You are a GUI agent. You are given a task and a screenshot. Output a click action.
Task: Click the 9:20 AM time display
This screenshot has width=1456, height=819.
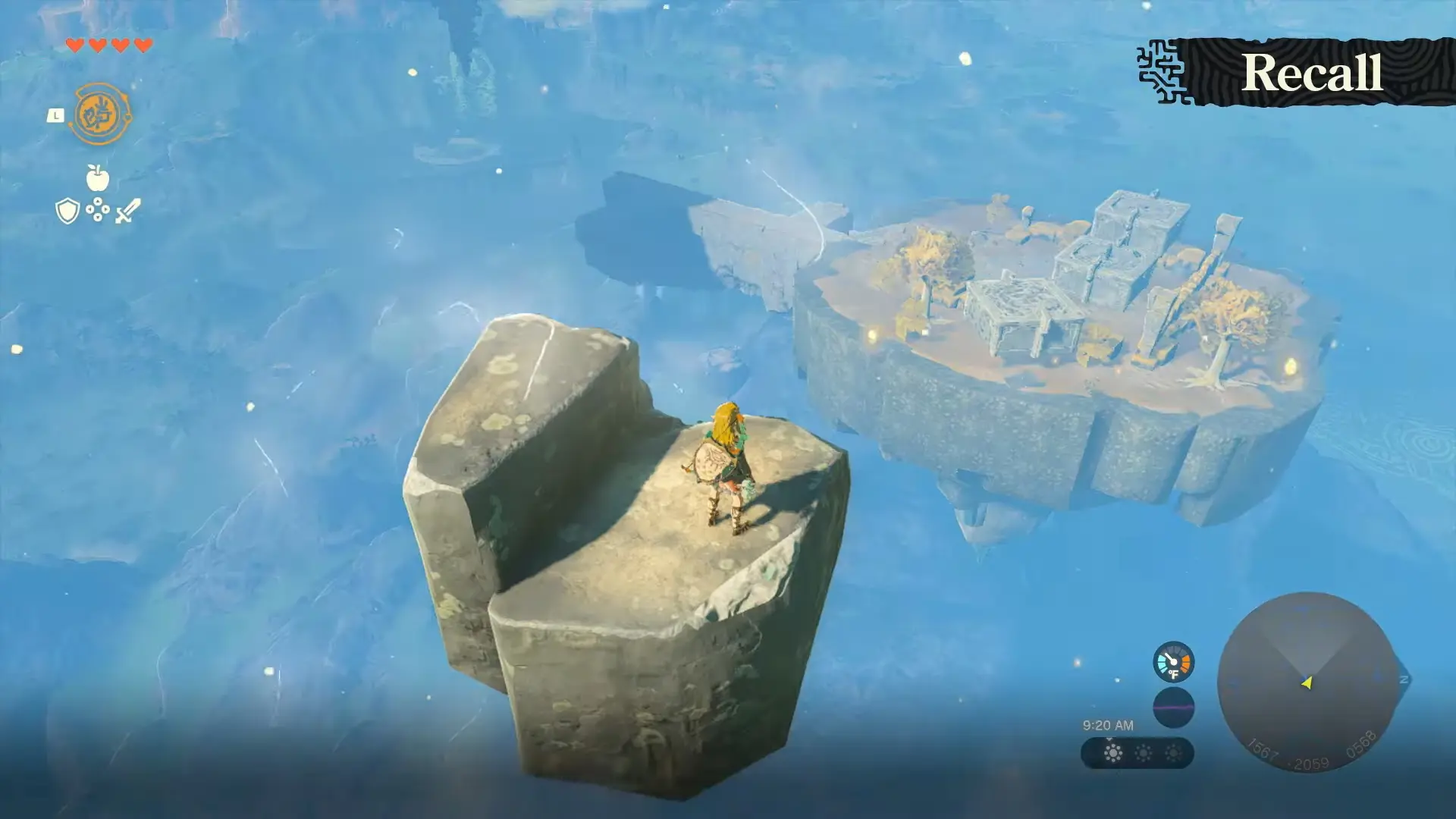tap(1109, 725)
